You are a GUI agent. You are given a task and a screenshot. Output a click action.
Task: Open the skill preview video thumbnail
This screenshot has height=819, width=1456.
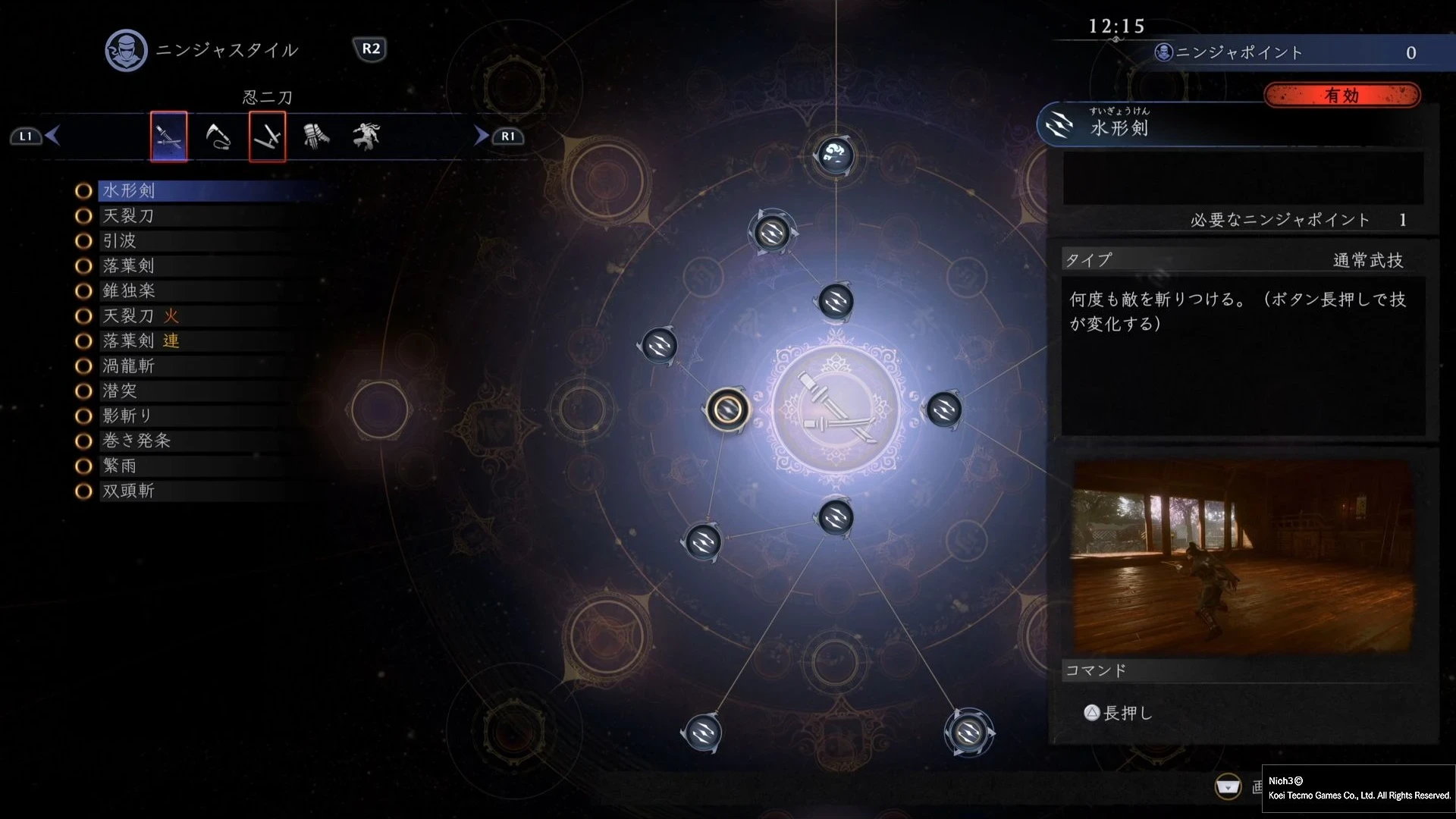[x=1243, y=557]
